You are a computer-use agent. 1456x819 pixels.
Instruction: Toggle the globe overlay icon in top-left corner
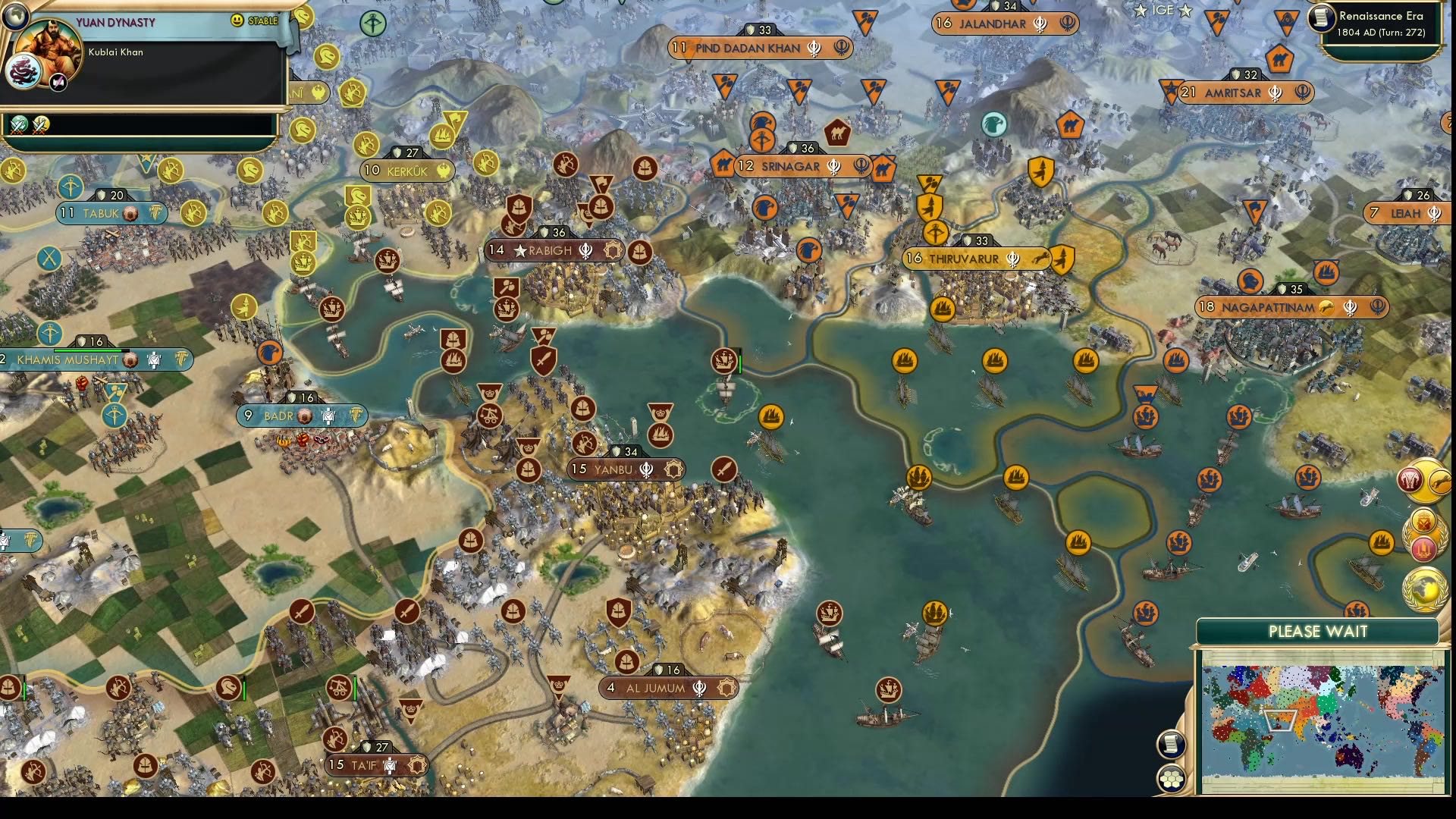[x=16, y=16]
